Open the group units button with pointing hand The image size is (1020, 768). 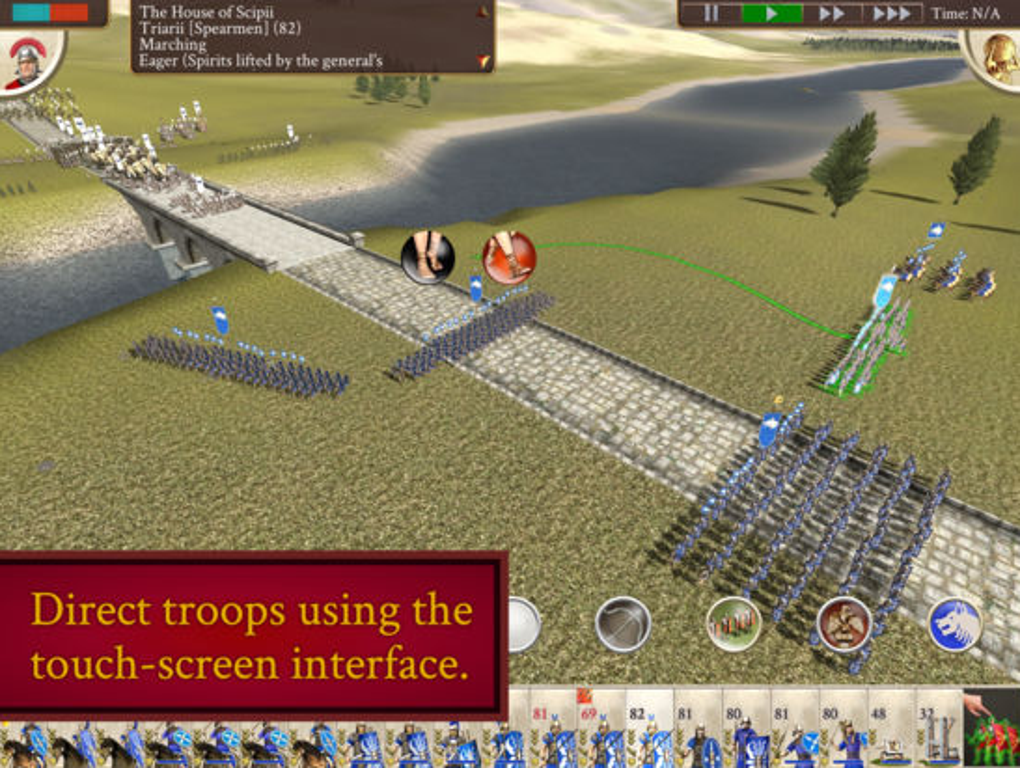point(992,729)
